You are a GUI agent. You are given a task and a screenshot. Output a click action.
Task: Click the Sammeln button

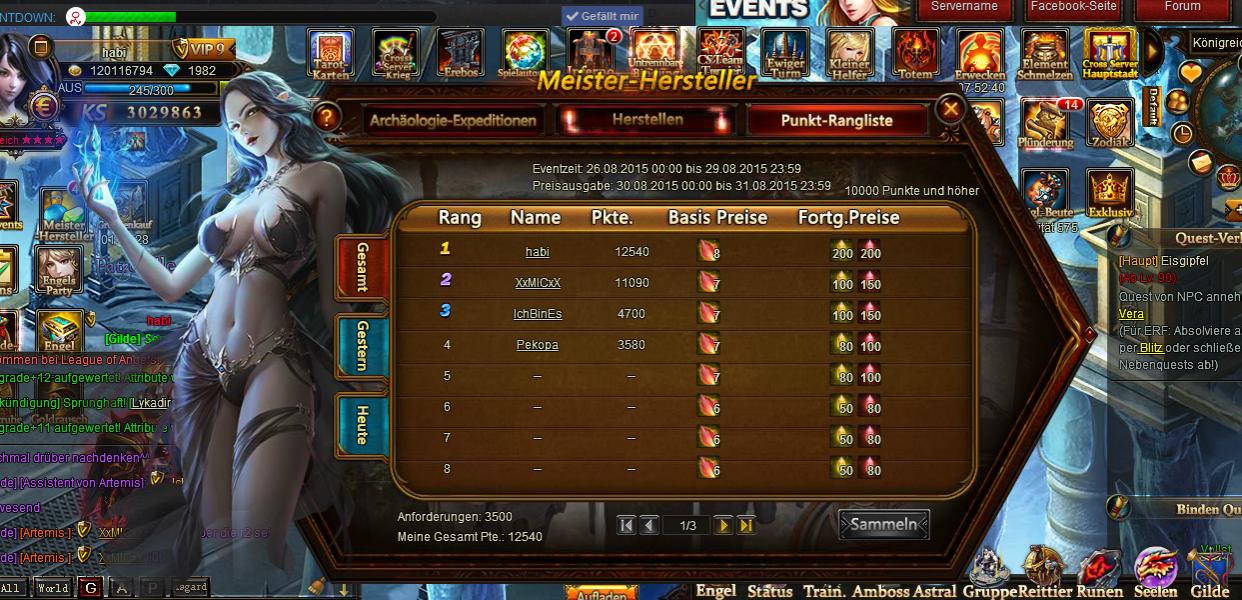tap(883, 524)
